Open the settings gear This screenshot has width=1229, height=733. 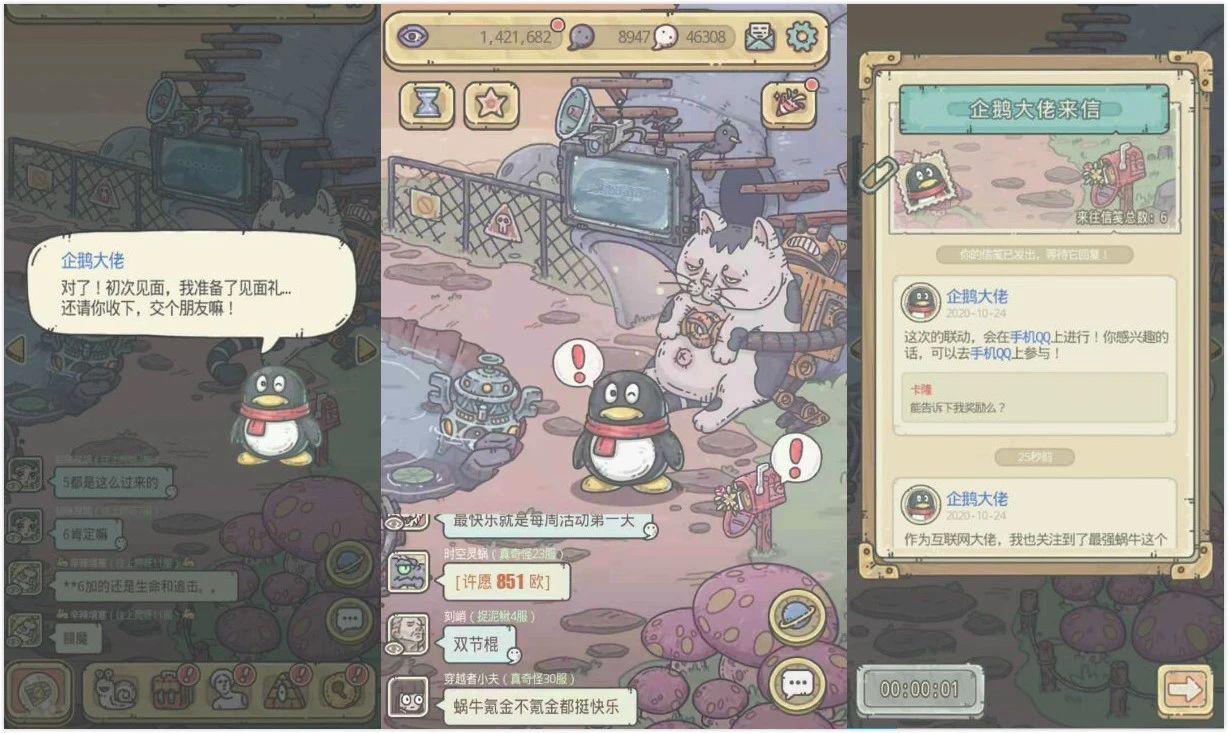pos(801,37)
